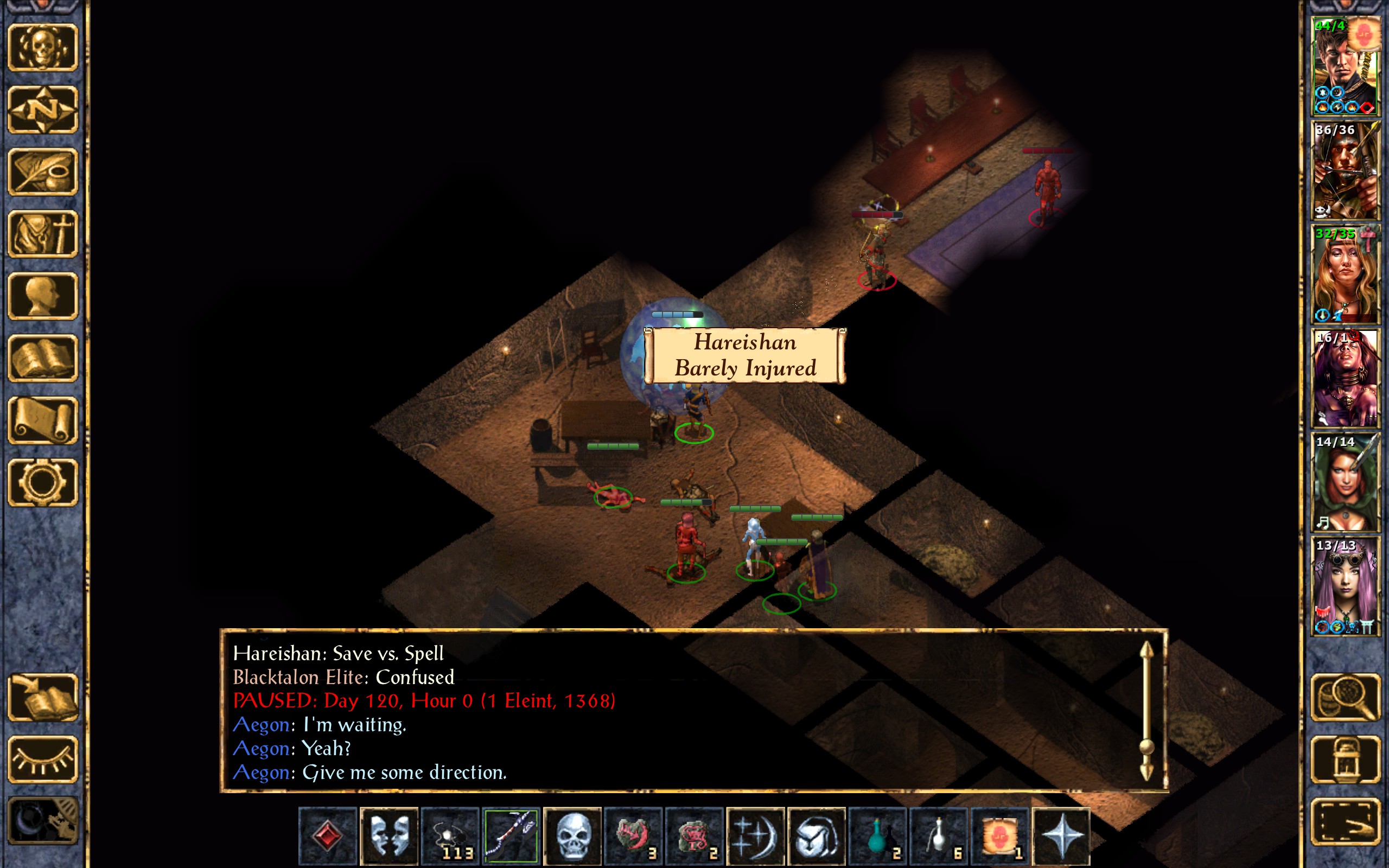Open the character record head button
This screenshot has height=868, width=1389.
(43, 296)
